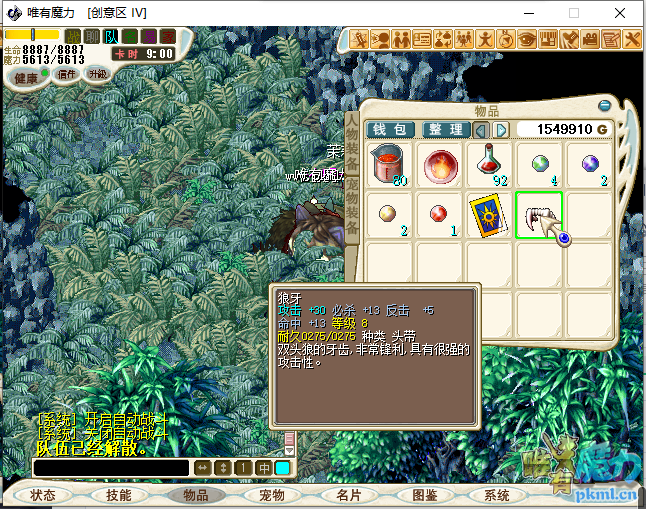Image resolution: width=646 pixels, height=509 pixels.
Task: Open the 系统 system menu tab
Action: pos(497,495)
